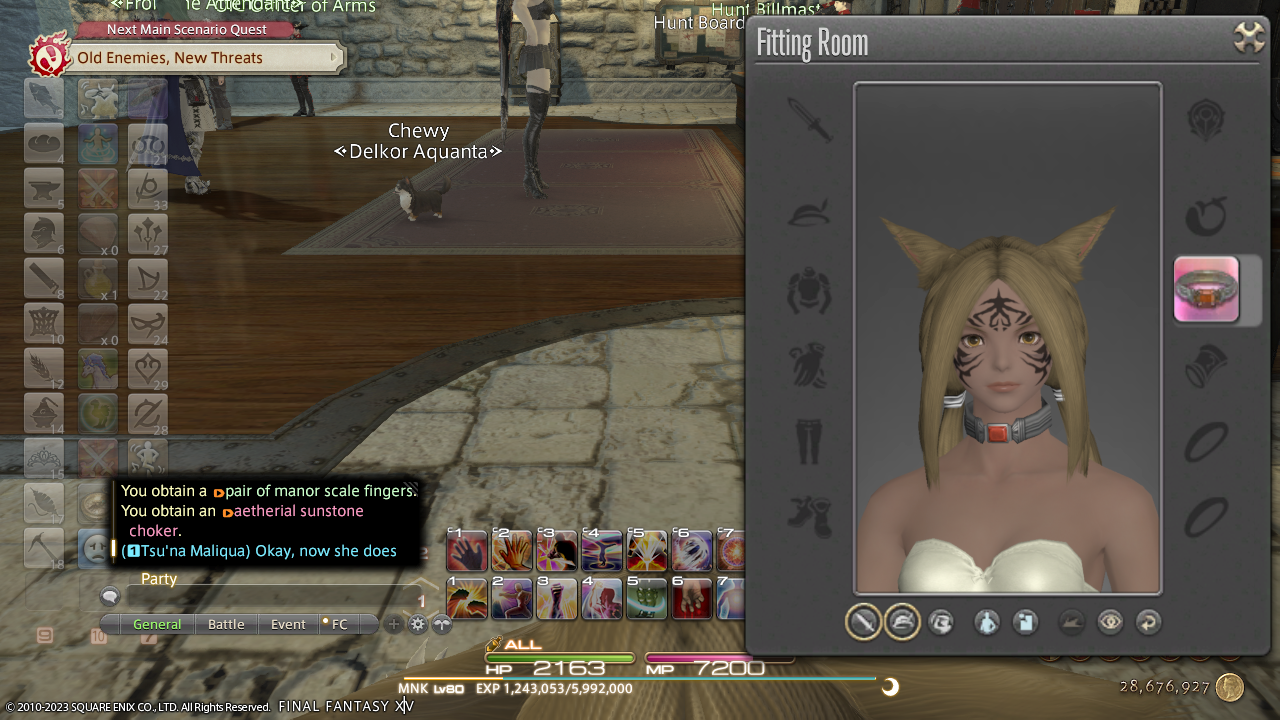
Task: Open chat log settings gear
Action: tap(418, 624)
